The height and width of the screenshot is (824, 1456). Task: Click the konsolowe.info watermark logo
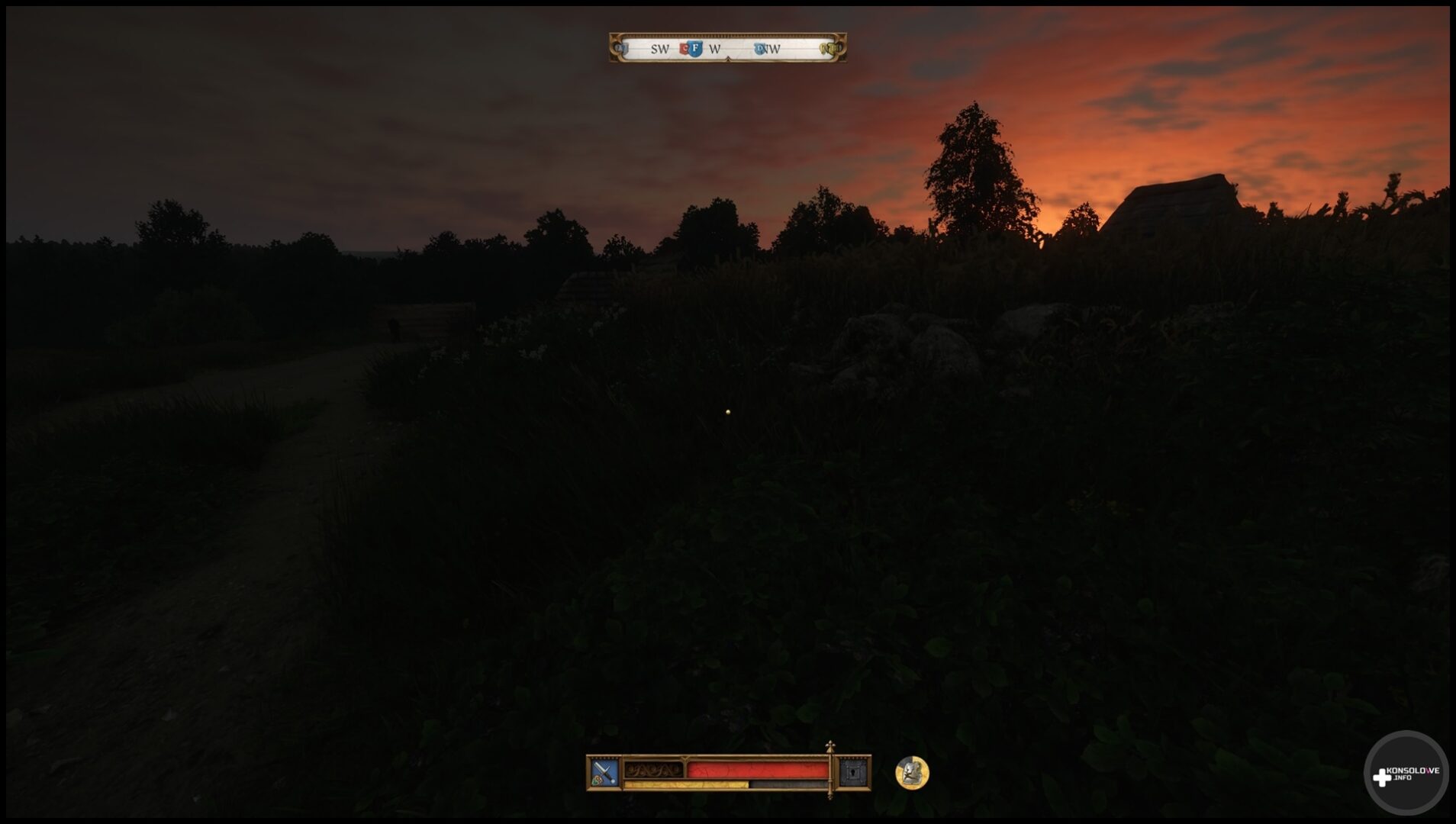pyautogui.click(x=1406, y=774)
